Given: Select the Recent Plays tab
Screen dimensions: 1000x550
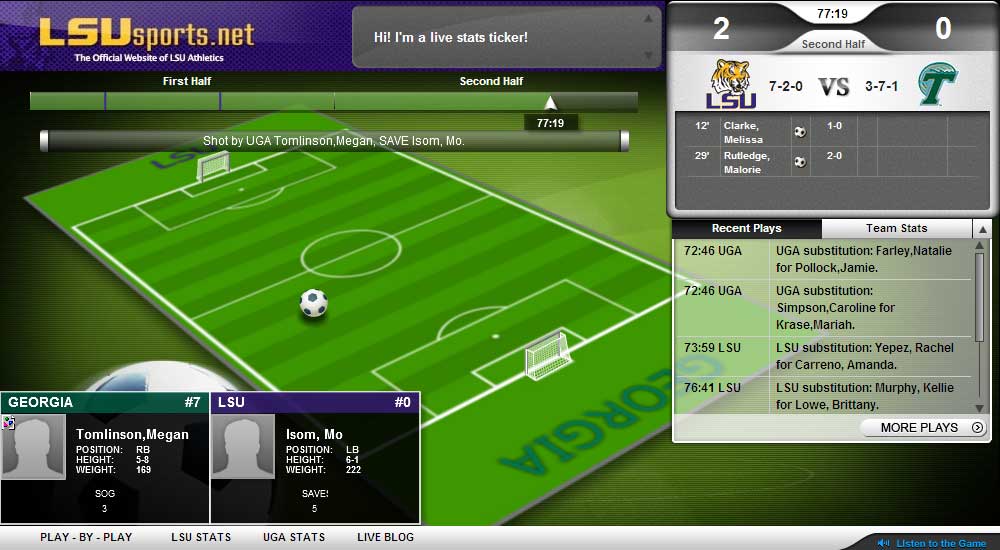Looking at the screenshot, I should (x=746, y=229).
